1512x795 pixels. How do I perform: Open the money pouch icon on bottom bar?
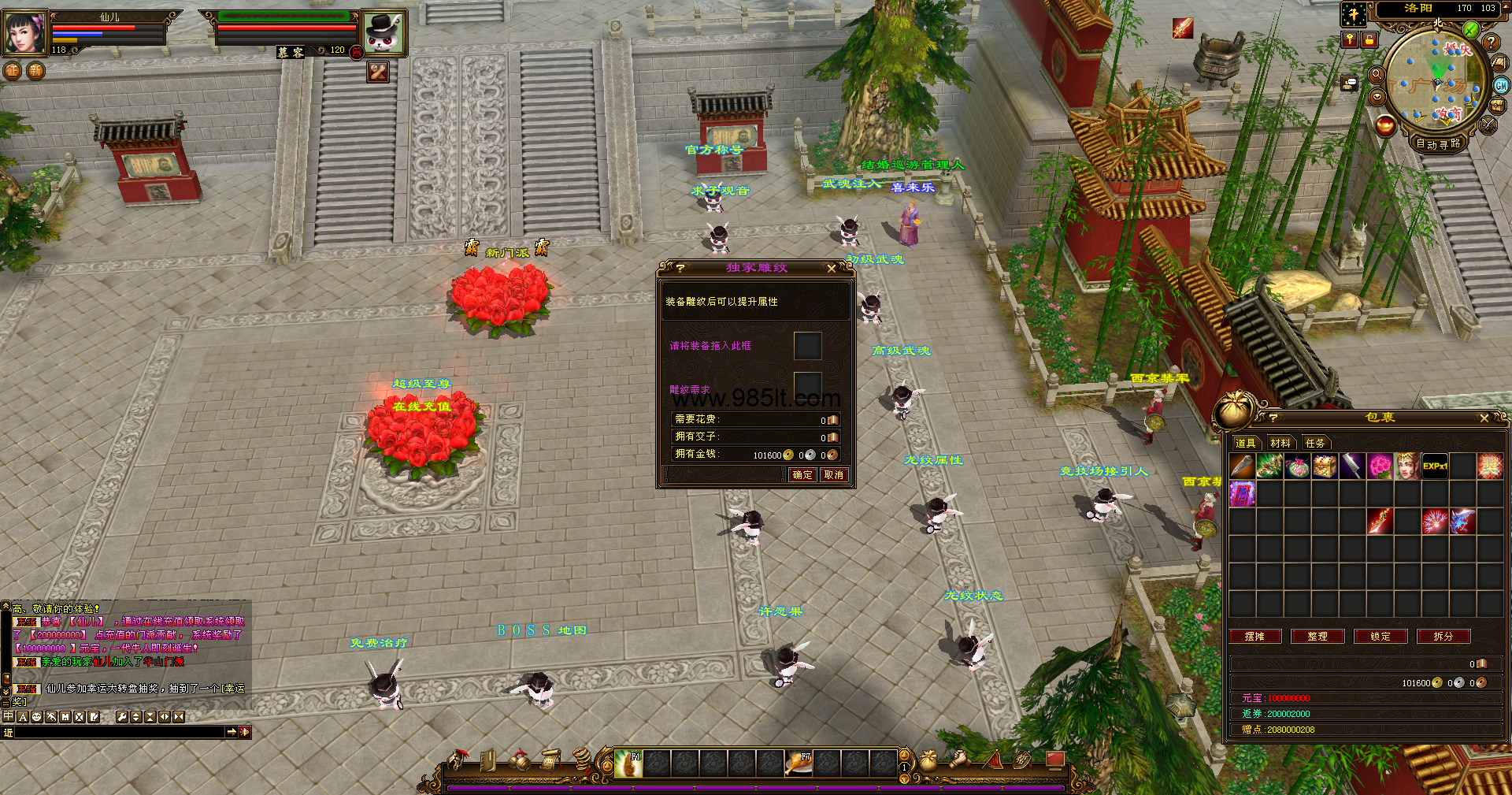coord(928,760)
